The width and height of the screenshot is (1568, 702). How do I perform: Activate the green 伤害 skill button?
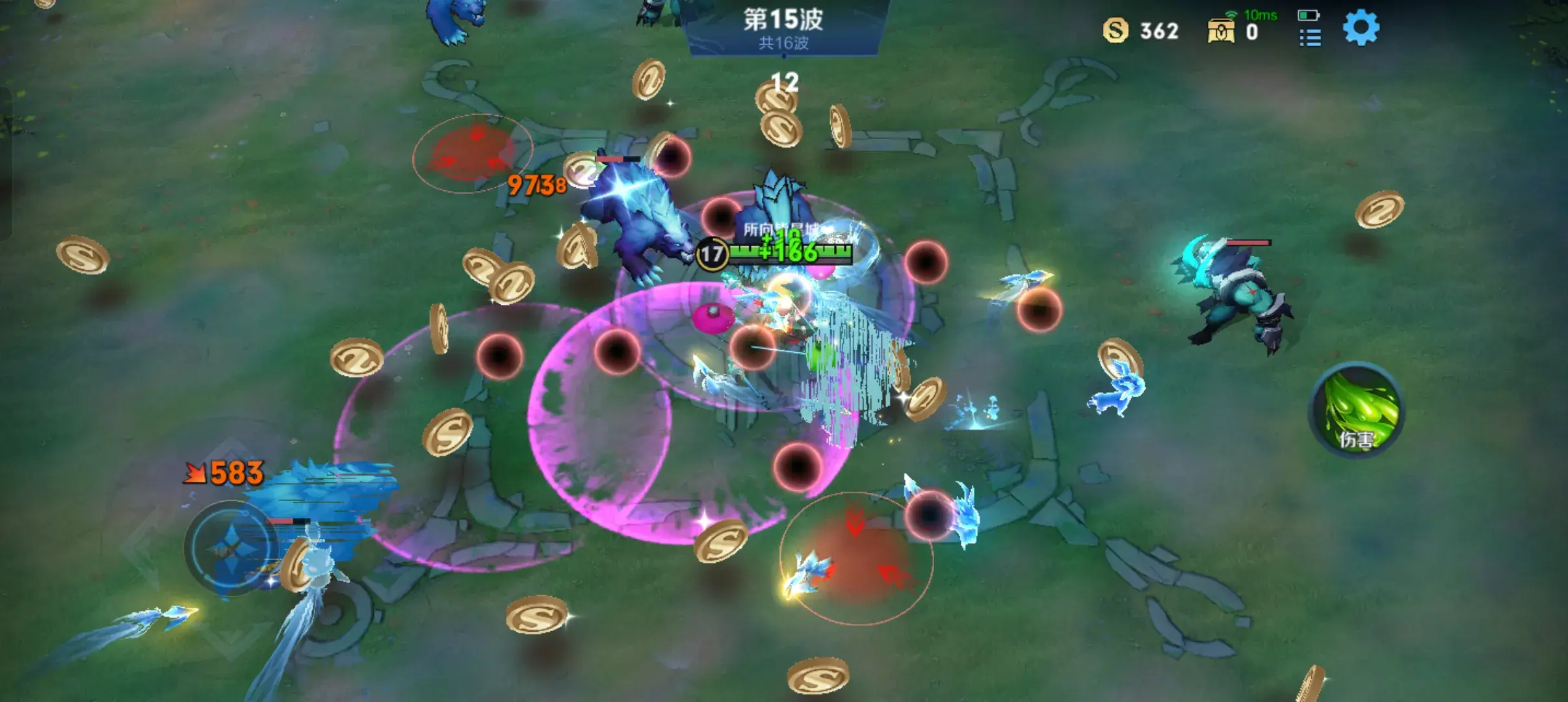point(1357,410)
